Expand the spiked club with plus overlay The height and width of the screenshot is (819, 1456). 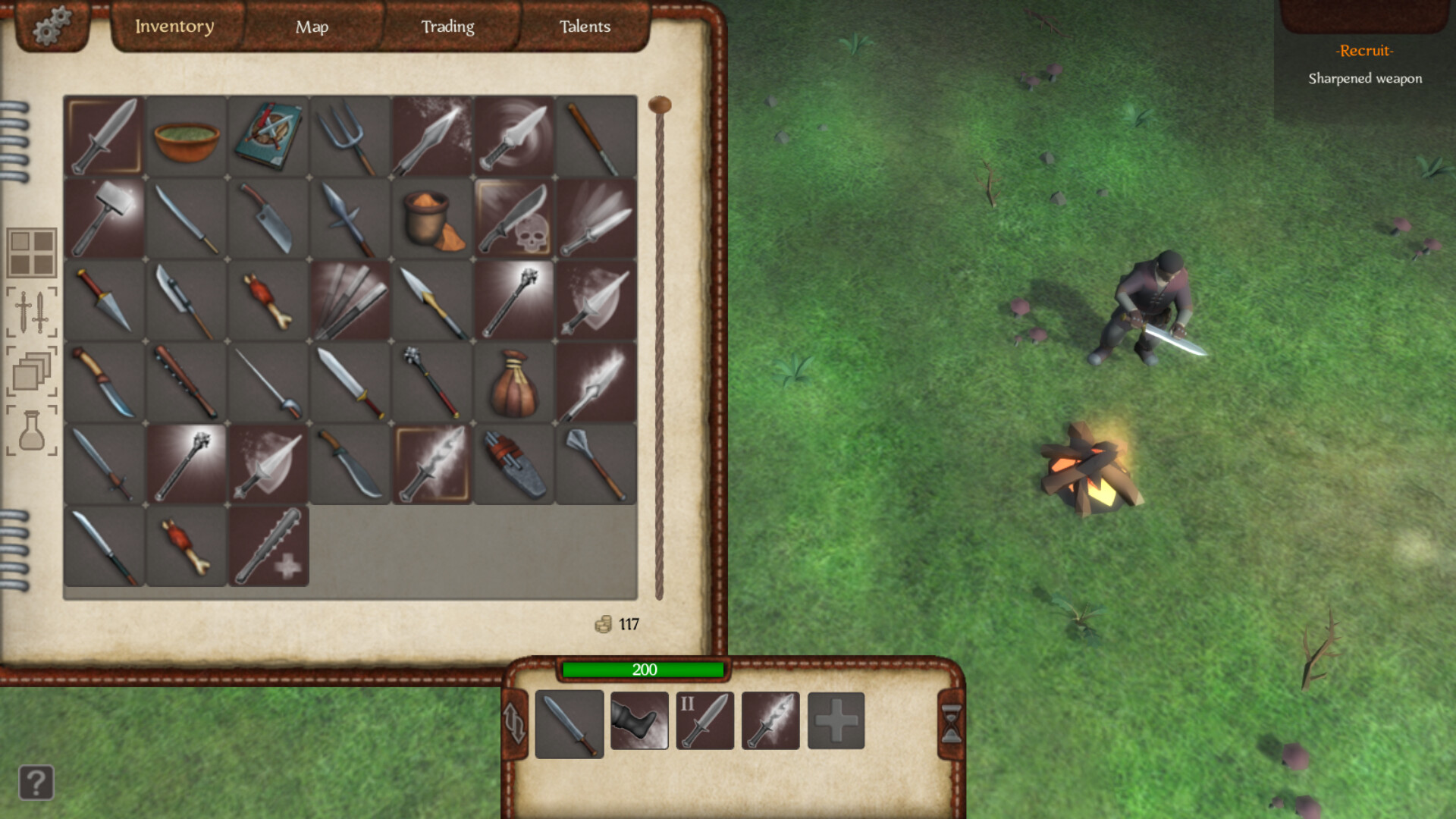coord(268,546)
